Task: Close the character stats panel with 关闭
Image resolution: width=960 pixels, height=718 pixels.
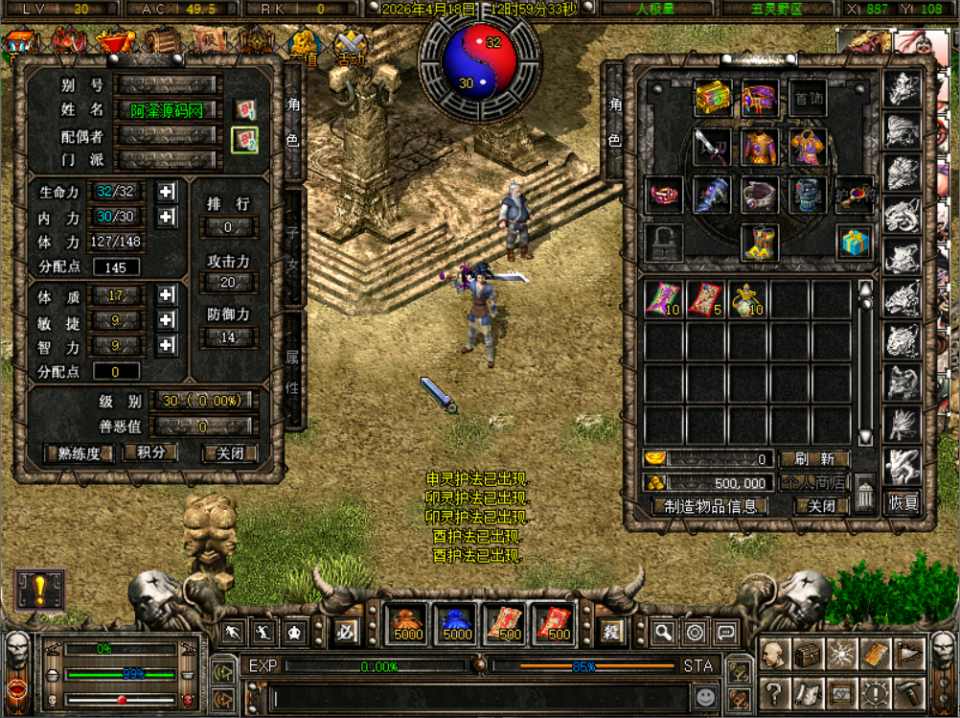Action: [x=229, y=453]
